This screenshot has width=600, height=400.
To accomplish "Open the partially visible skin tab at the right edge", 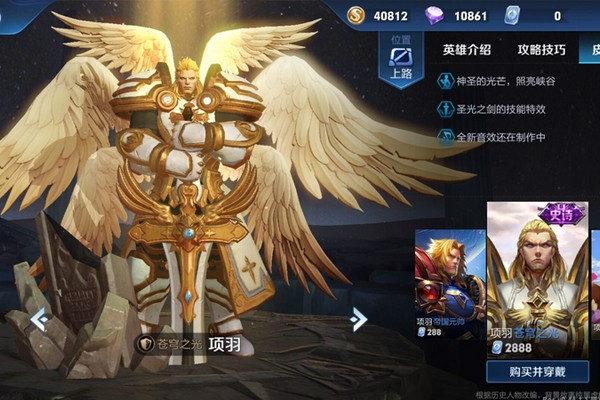I will coord(594,49).
